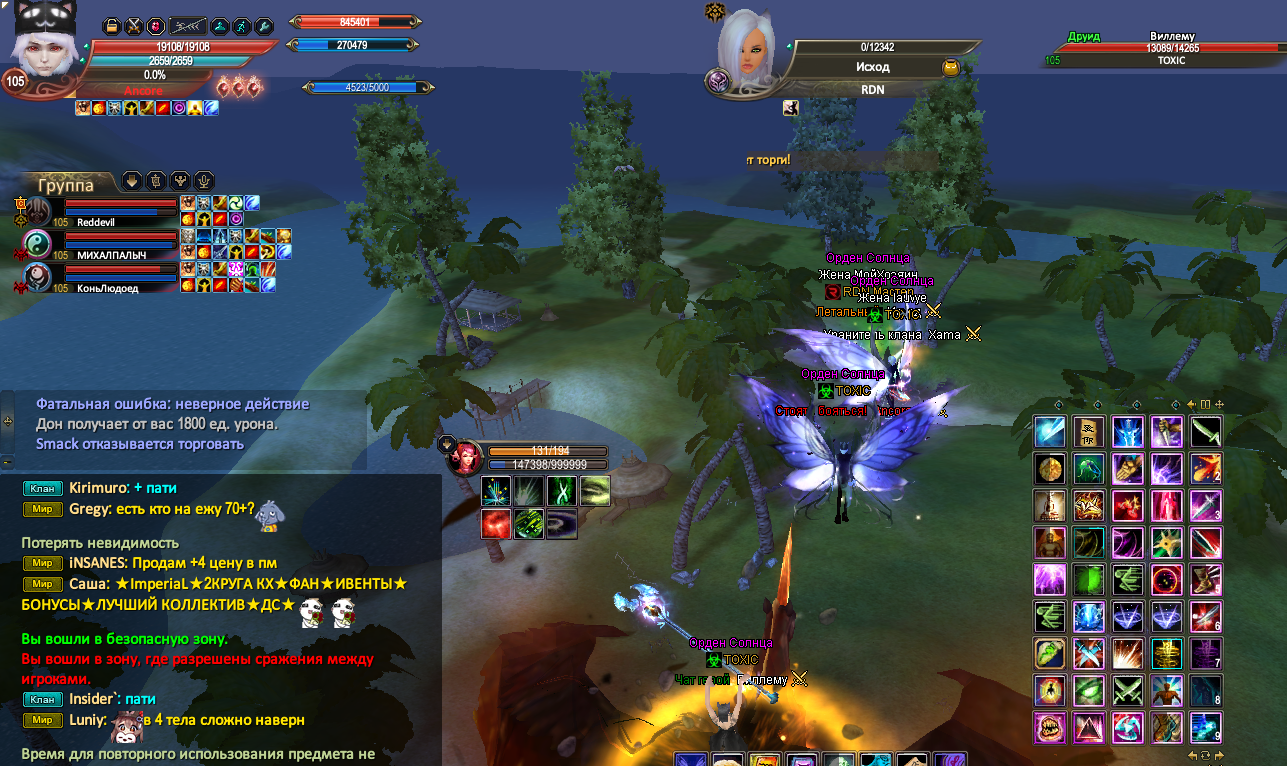
Task: Click the gold cat icon on the target frame
Action: pyautogui.click(x=951, y=67)
